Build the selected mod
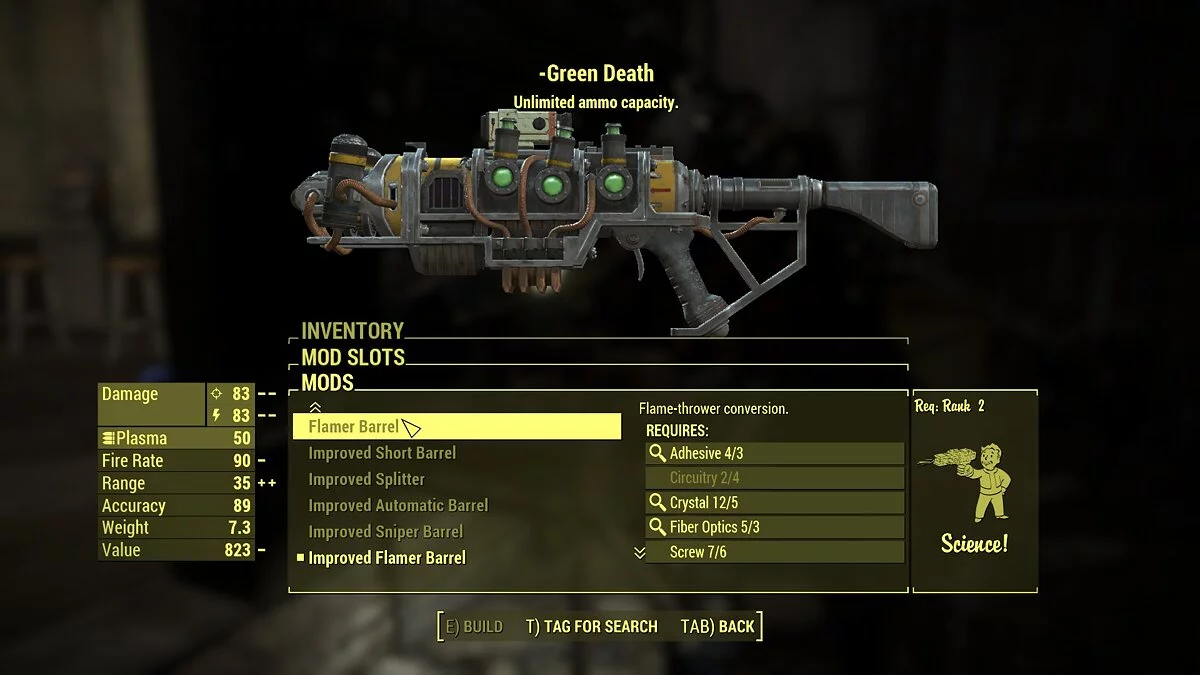Screen dimensions: 1200x675 474,627
